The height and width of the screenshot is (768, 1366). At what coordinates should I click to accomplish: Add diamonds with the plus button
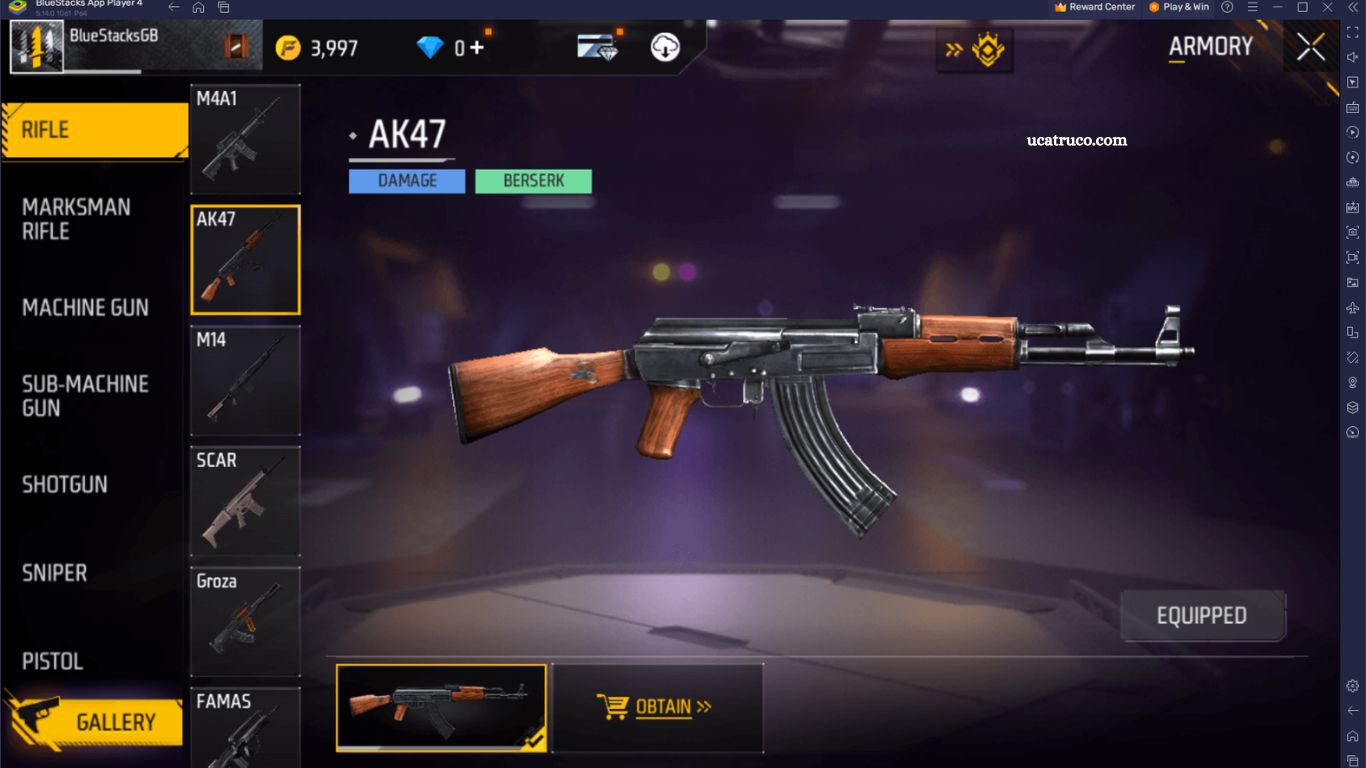[x=477, y=47]
